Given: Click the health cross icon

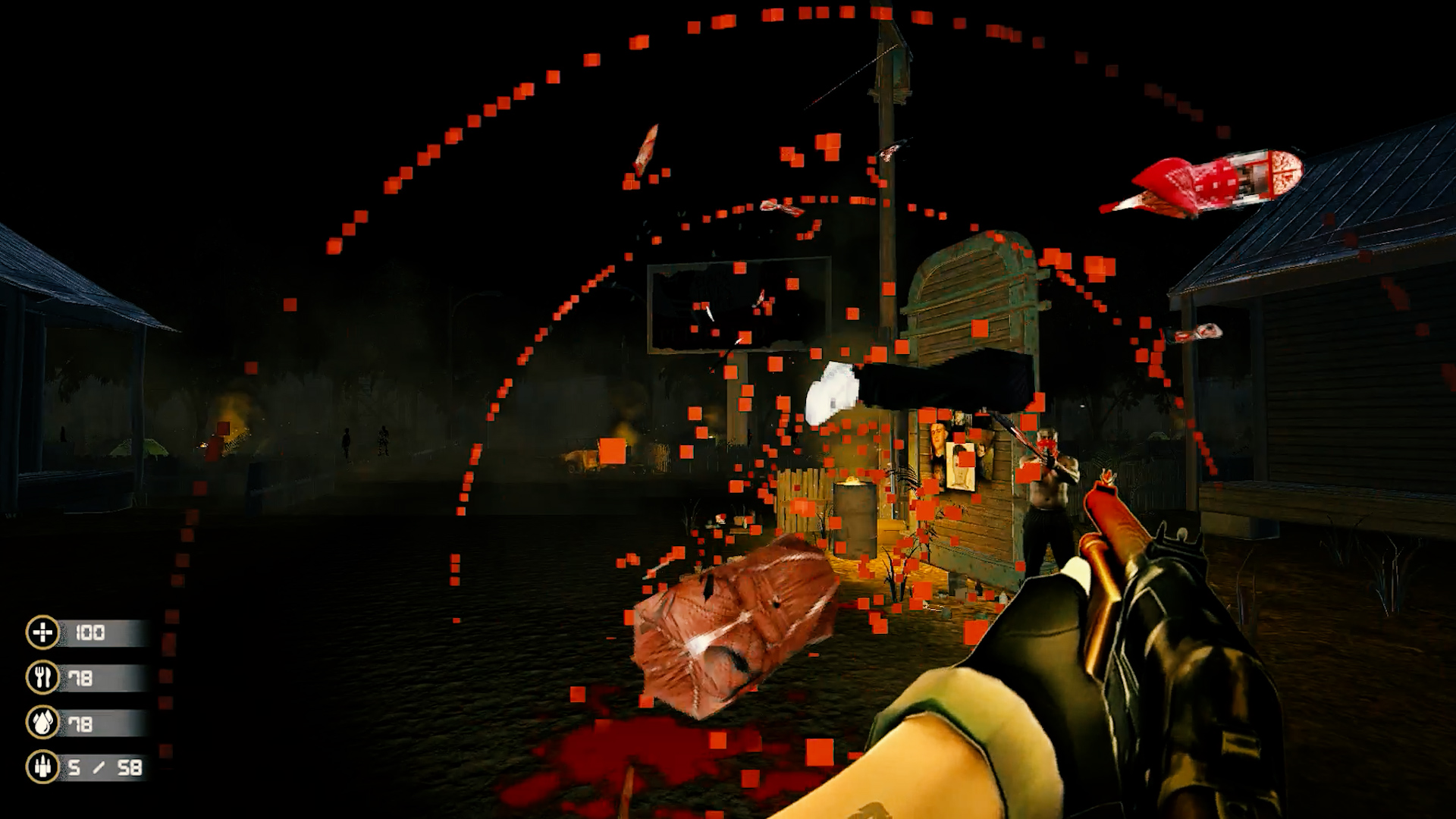Looking at the screenshot, I should click(42, 632).
